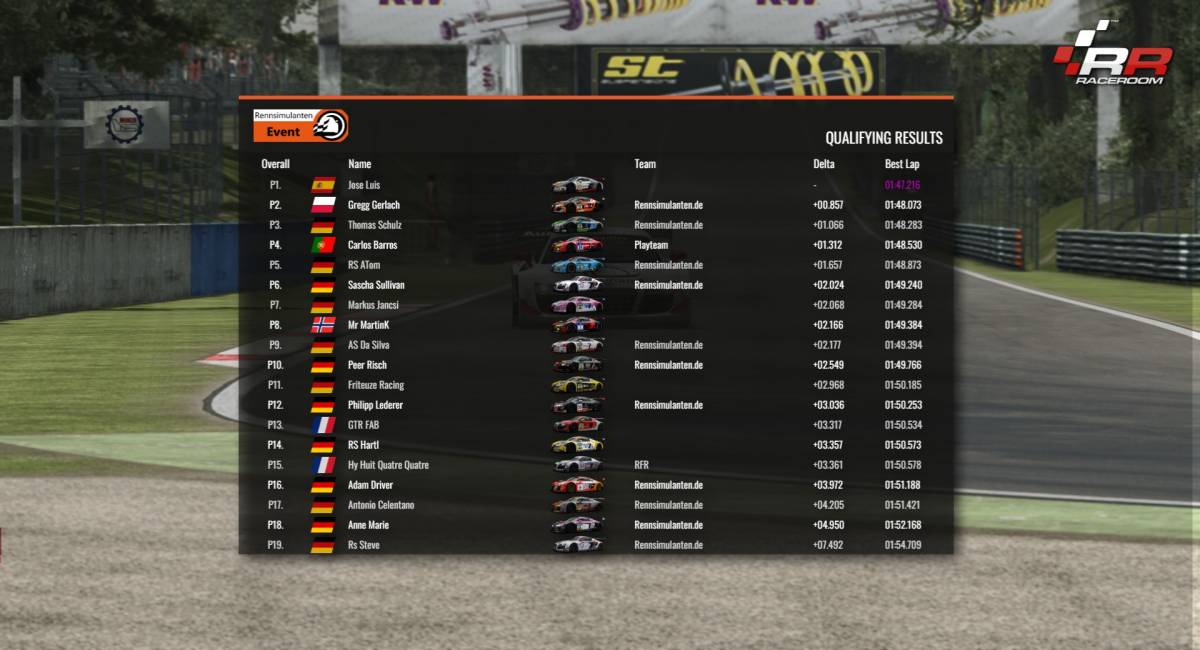Click the Rs Steve last-place row
Screen dimensions: 1200x650
coord(363,545)
